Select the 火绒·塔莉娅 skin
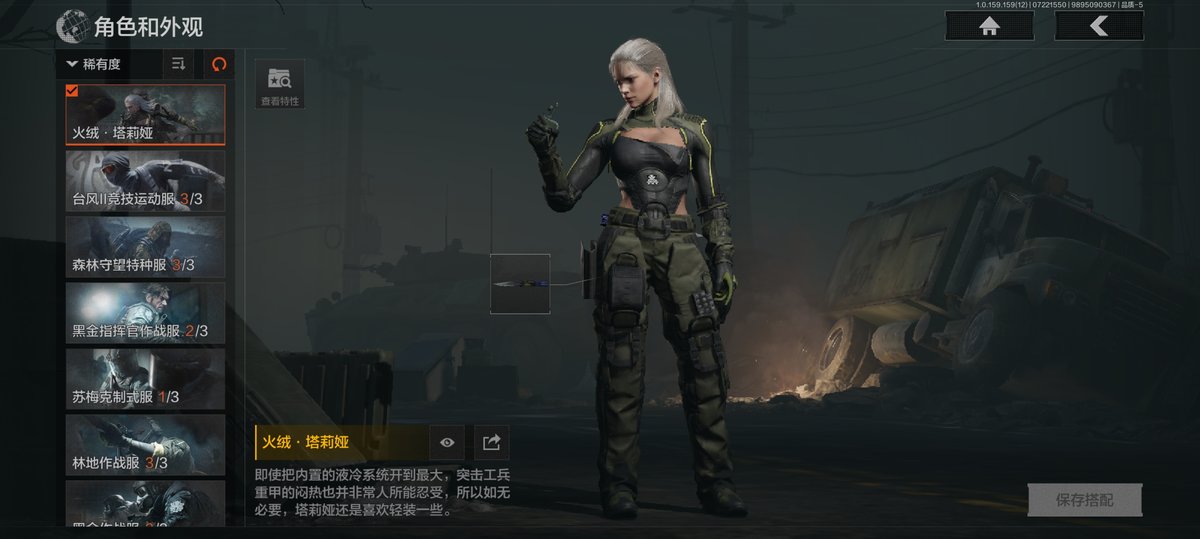The image size is (1200, 539). 146,114
